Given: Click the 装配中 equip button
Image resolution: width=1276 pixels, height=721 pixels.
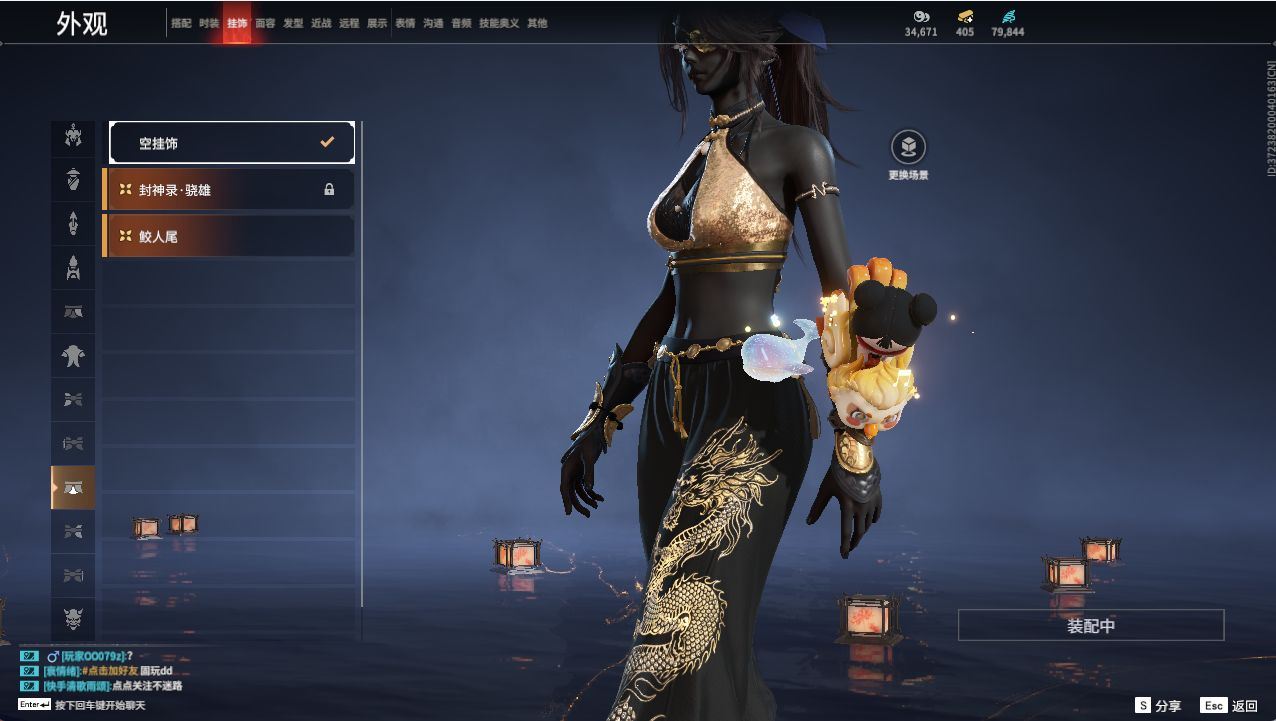Looking at the screenshot, I should [1091, 626].
